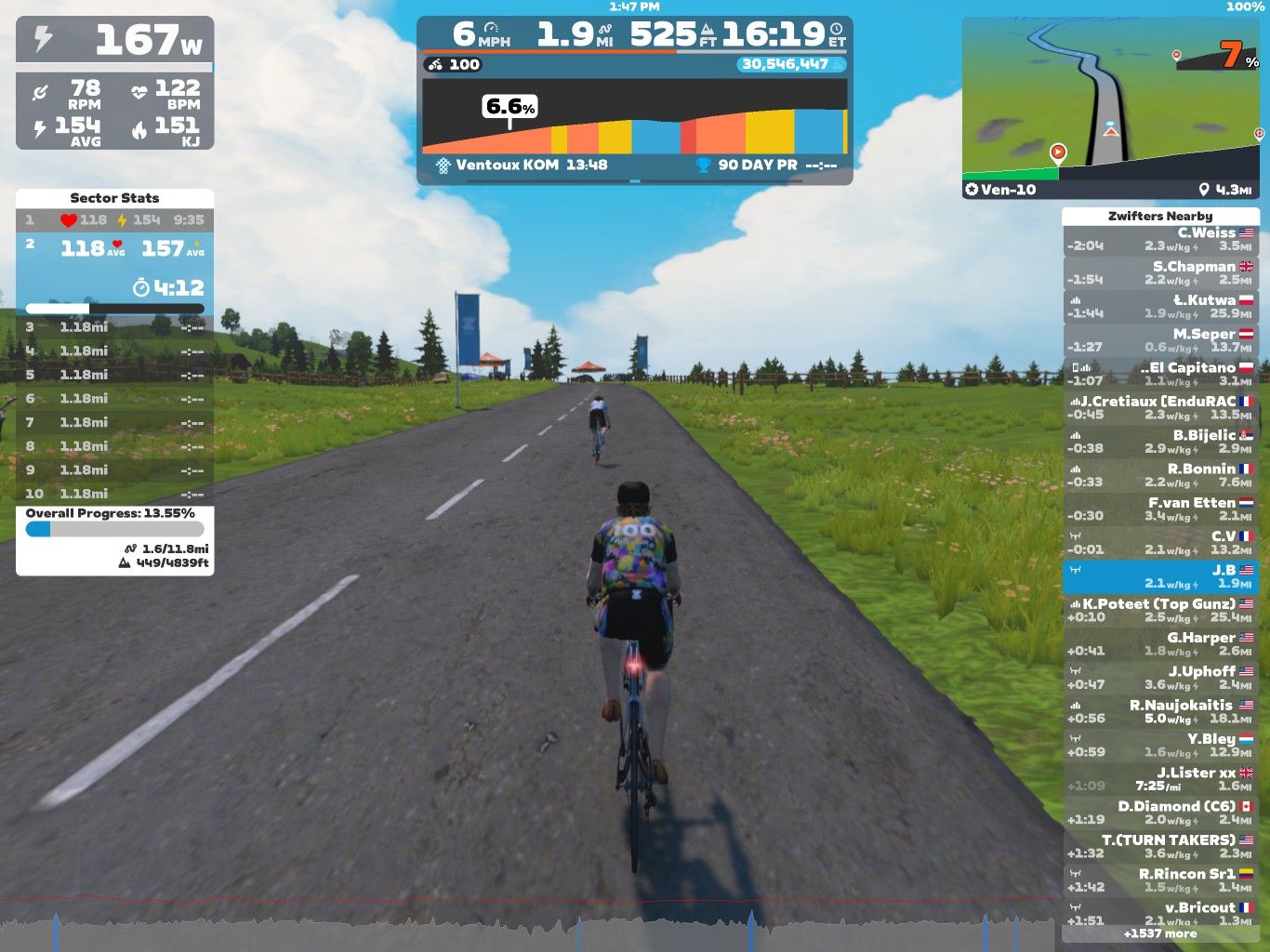Select R.Bonnin in the rider list
This screenshot has height=952, width=1270.
point(1160,476)
